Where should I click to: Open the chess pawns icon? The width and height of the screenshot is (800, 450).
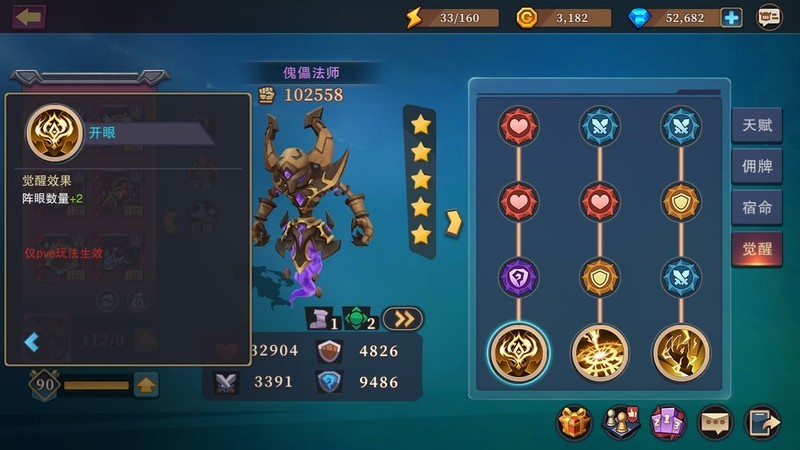tap(620, 424)
